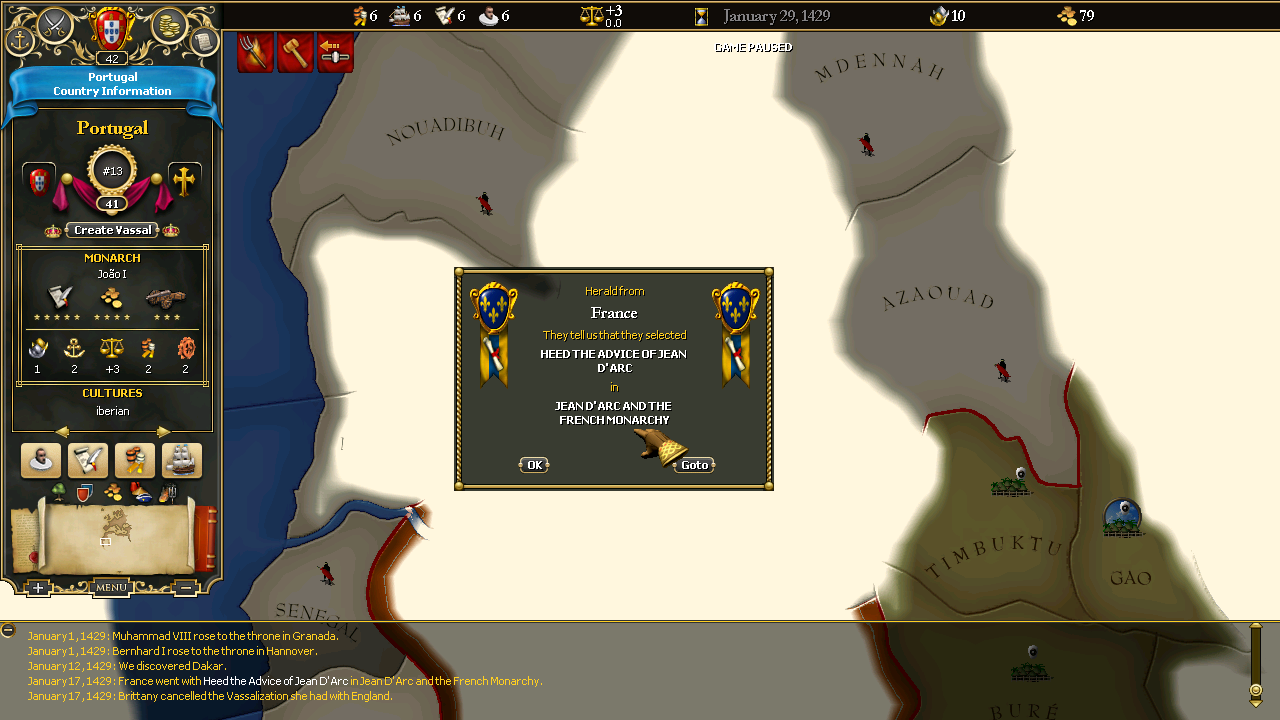Screen dimensions: 1280x720
Task: Open the gold coins budget view
Action: click(x=170, y=22)
